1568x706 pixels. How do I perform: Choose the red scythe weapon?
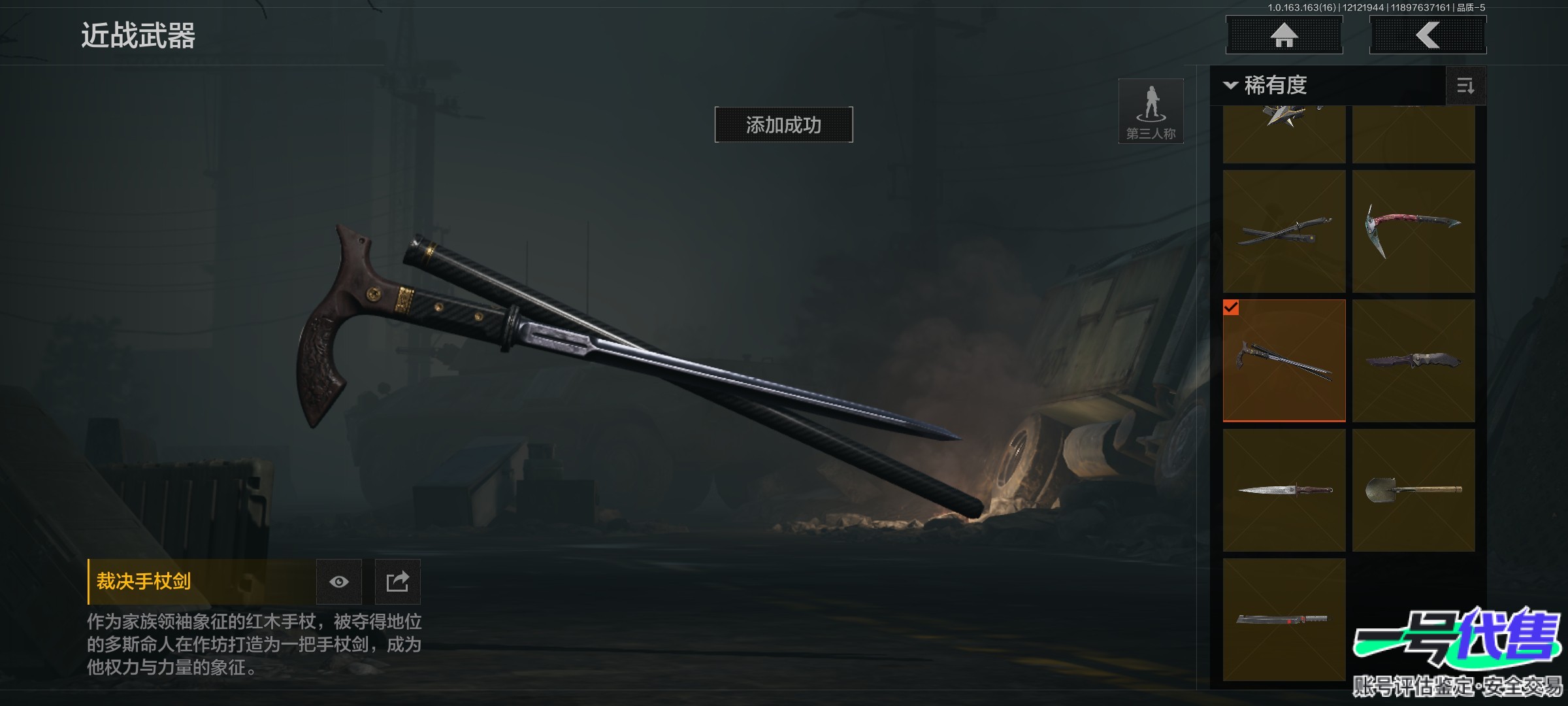coord(1413,231)
